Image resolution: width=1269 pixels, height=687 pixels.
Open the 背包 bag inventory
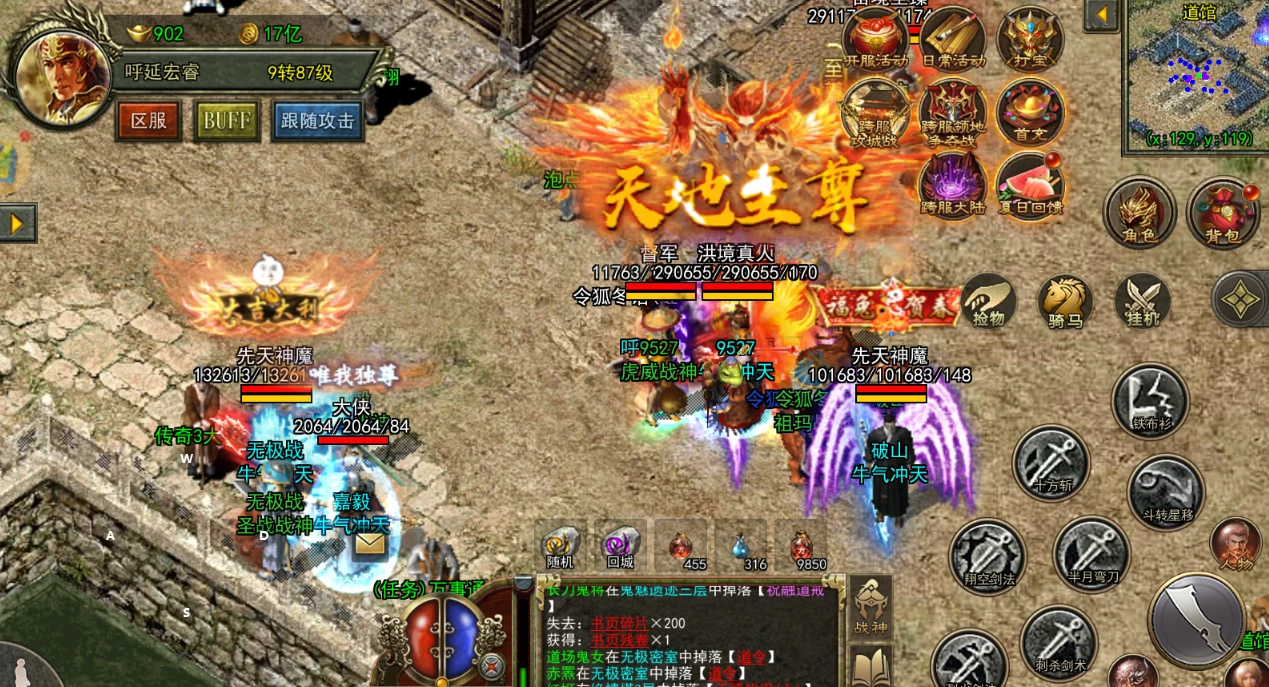[1222, 213]
